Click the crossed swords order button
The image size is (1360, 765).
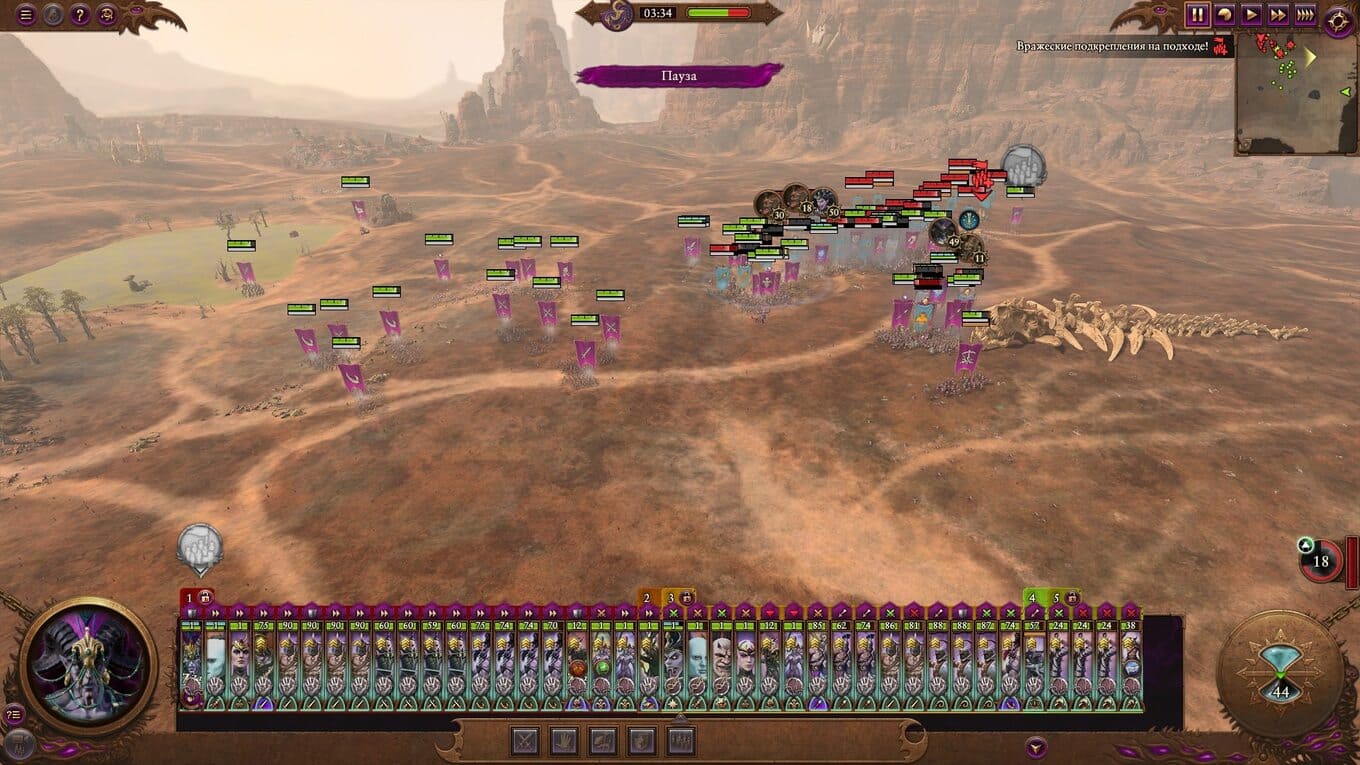(526, 741)
